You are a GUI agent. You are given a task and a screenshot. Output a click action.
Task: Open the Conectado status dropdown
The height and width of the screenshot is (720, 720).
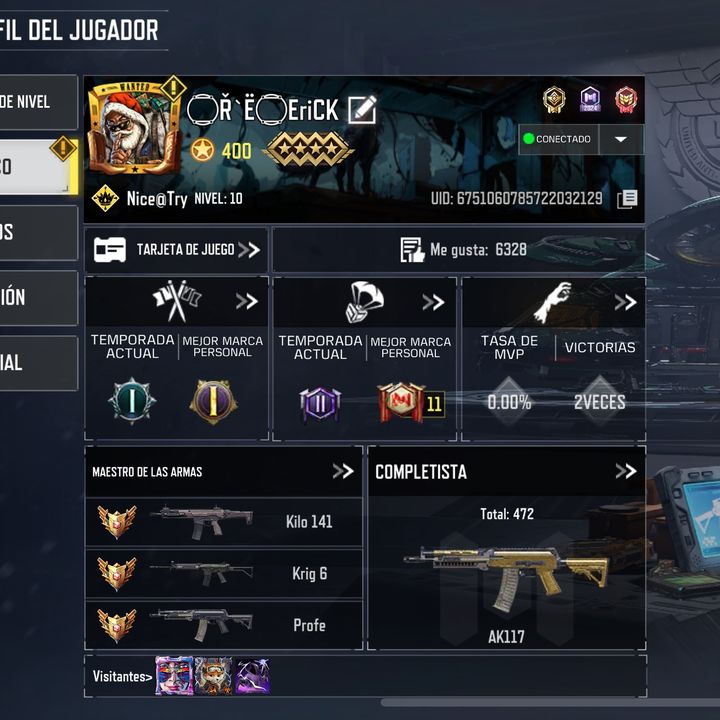[620, 139]
